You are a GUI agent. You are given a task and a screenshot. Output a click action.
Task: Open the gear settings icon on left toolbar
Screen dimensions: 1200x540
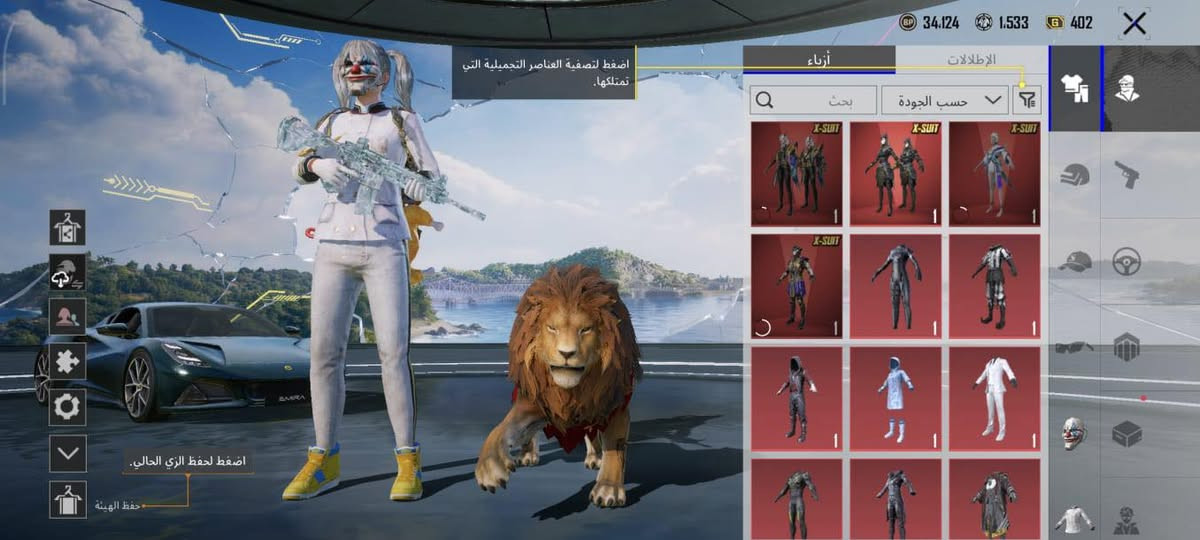click(68, 407)
